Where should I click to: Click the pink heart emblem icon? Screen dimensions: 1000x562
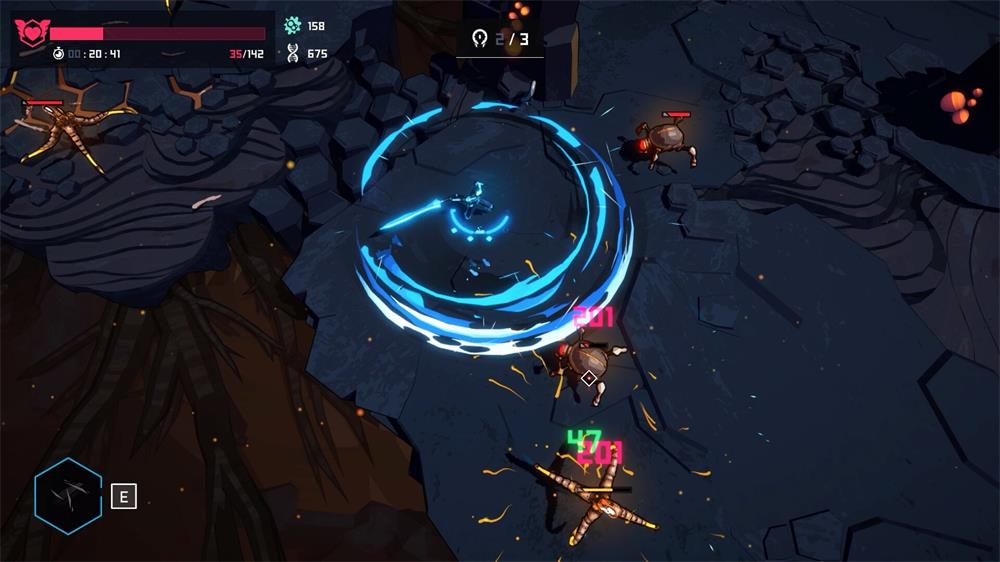click(x=31, y=33)
